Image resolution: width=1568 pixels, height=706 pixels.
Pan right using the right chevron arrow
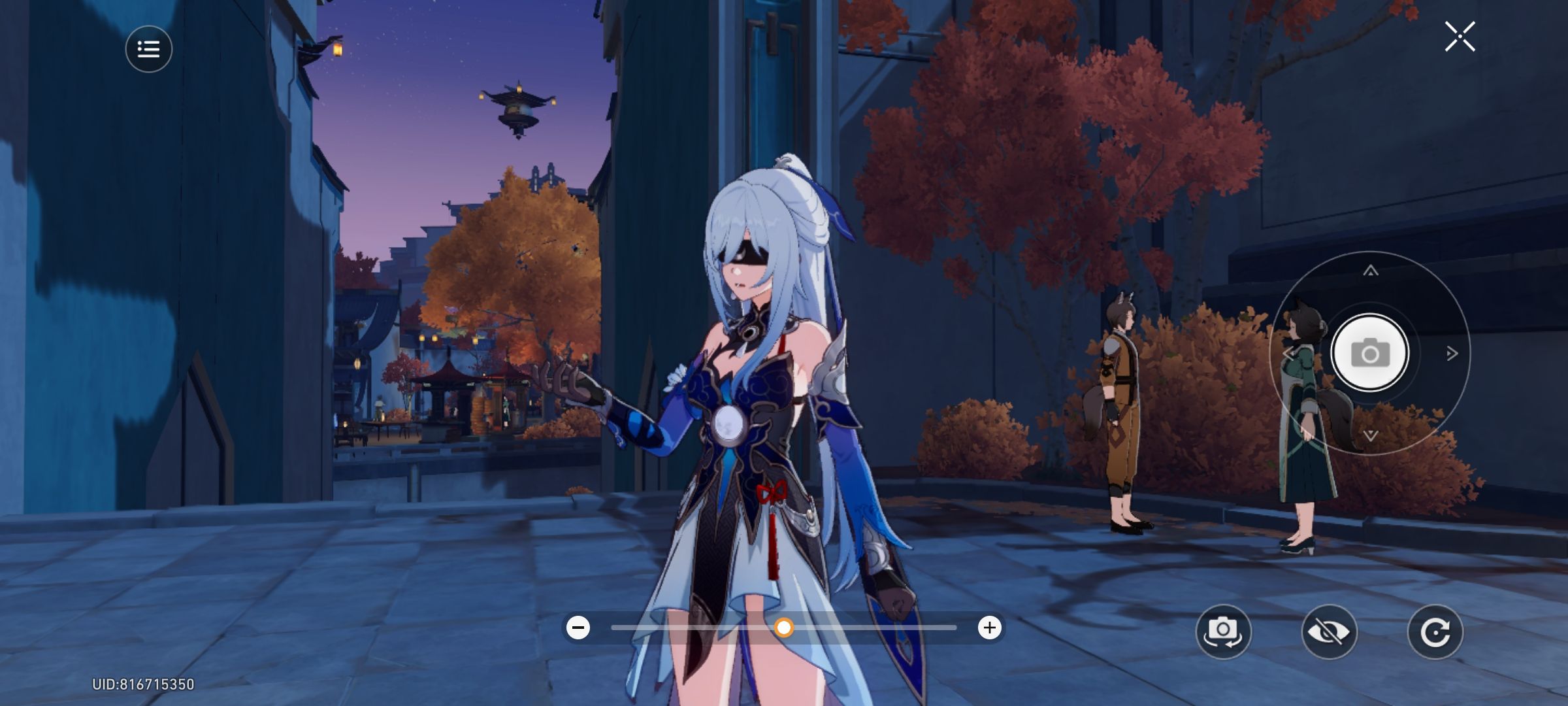click(x=1449, y=353)
